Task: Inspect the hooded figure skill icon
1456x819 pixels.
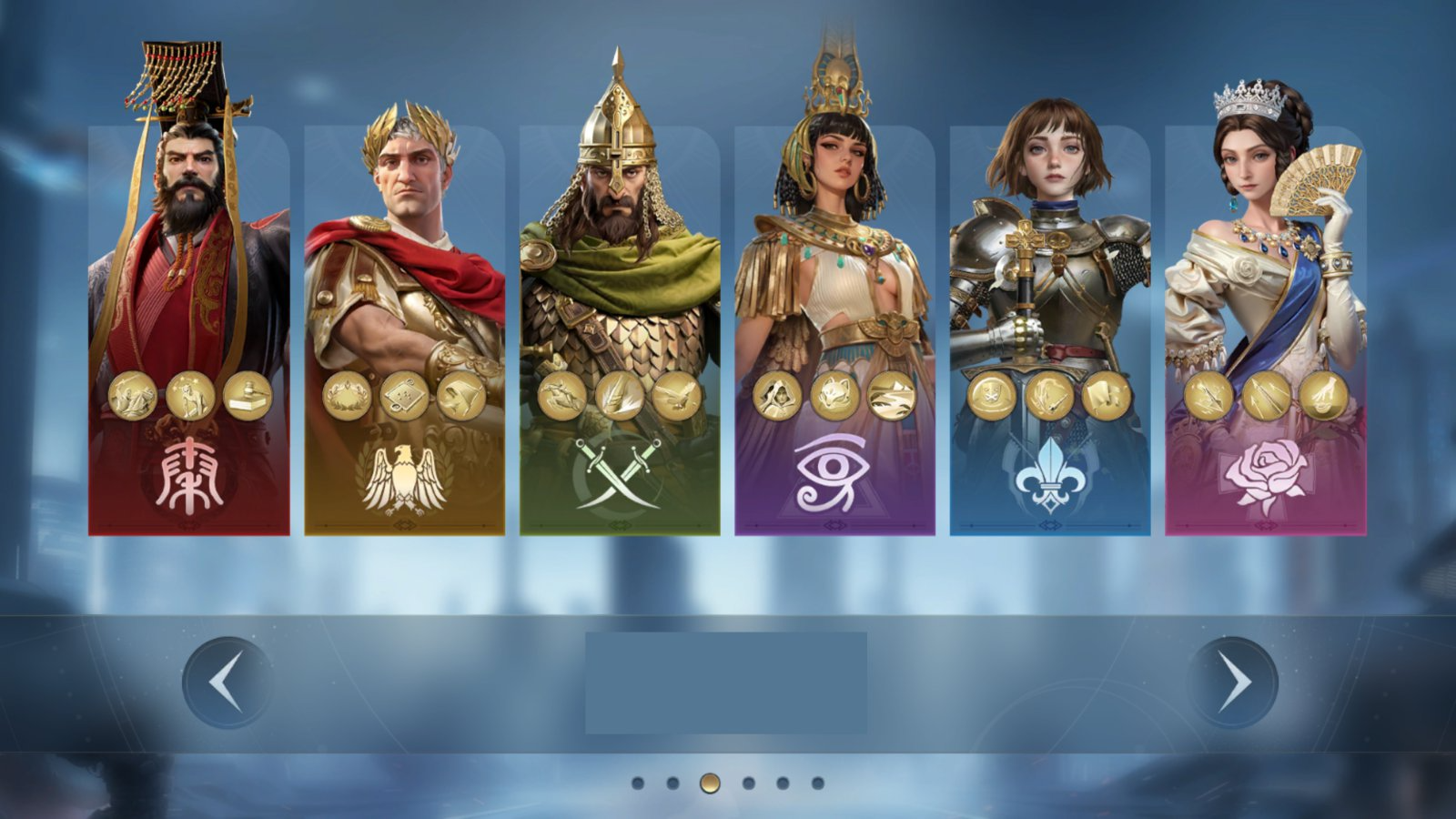Action: [x=777, y=396]
